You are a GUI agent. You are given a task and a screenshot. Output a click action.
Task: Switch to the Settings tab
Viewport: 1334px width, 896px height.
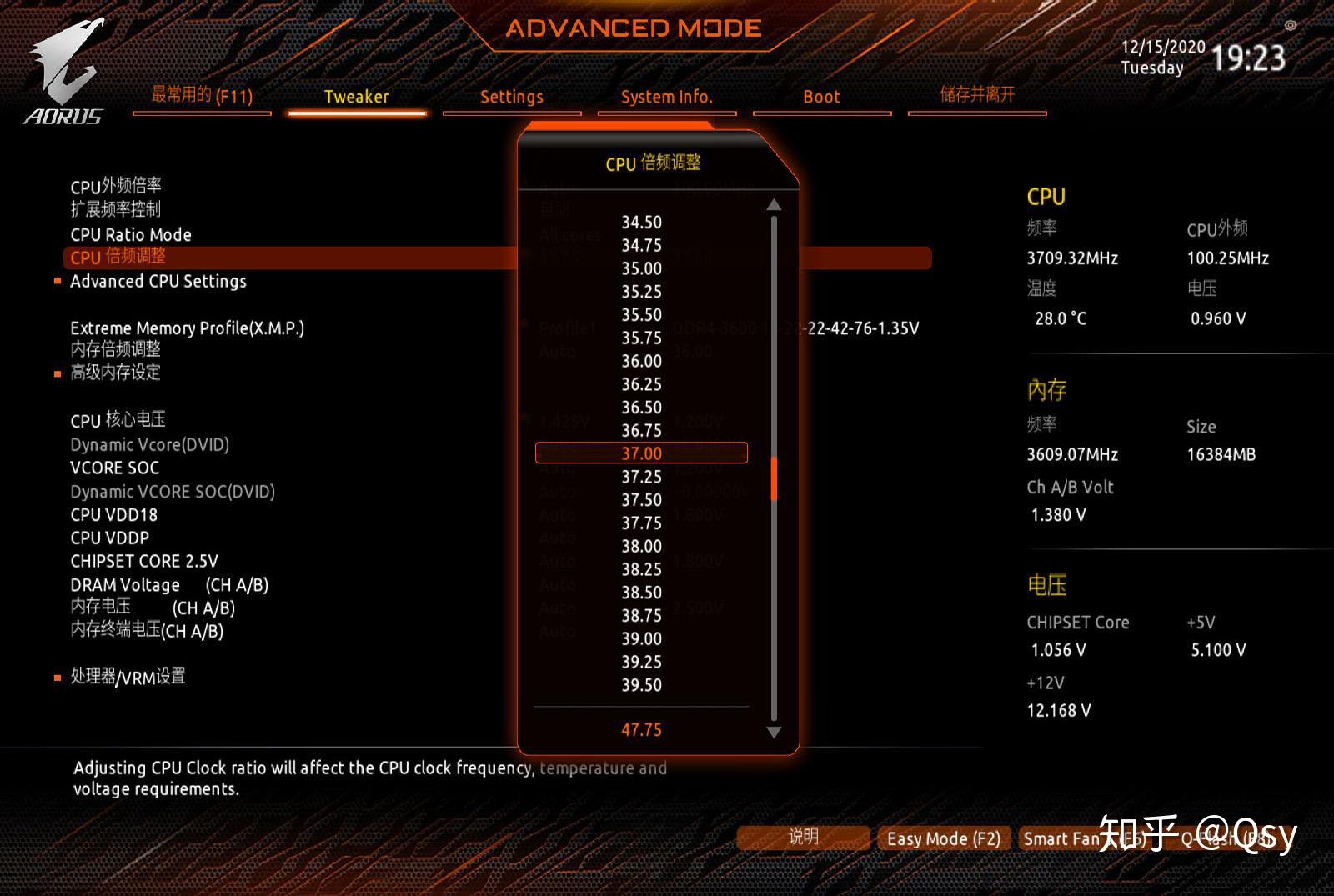[x=511, y=97]
